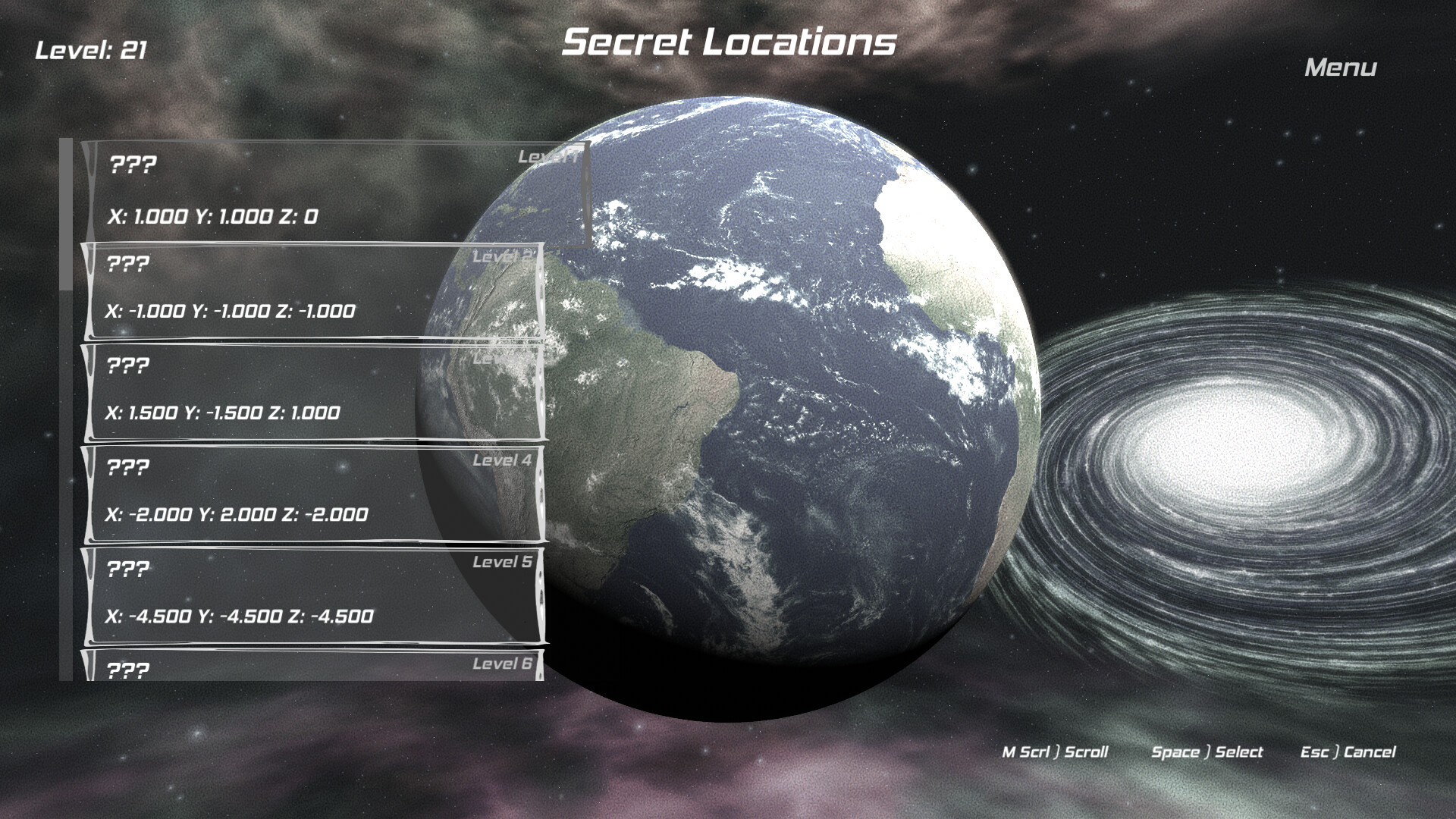The image size is (1456, 819).
Task: Click the Level 6 ??? hidden entry
Action: point(128,670)
